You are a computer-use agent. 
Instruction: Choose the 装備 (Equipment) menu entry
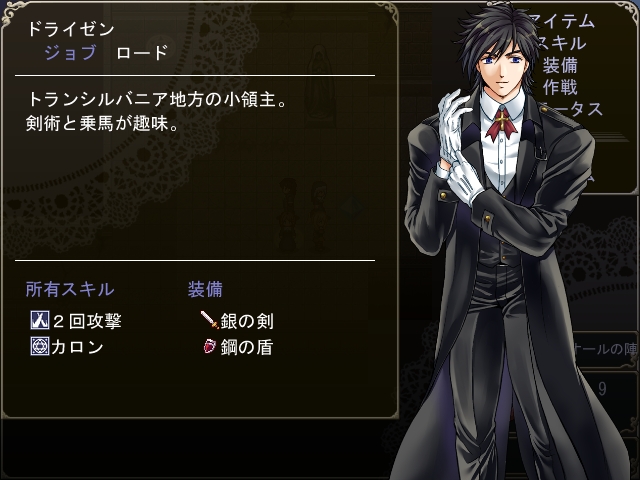[x=560, y=65]
